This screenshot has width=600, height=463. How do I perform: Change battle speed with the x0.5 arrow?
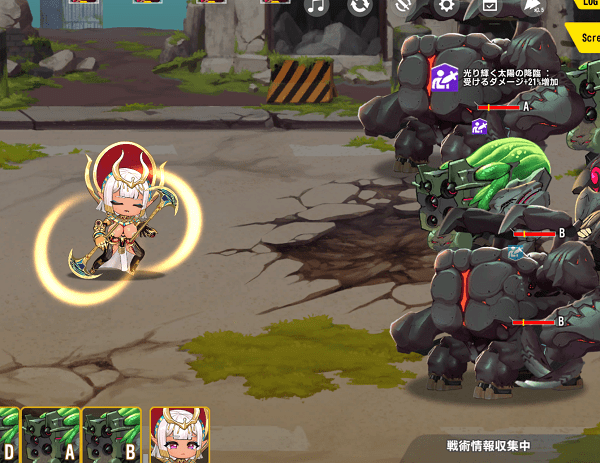tap(533, 7)
